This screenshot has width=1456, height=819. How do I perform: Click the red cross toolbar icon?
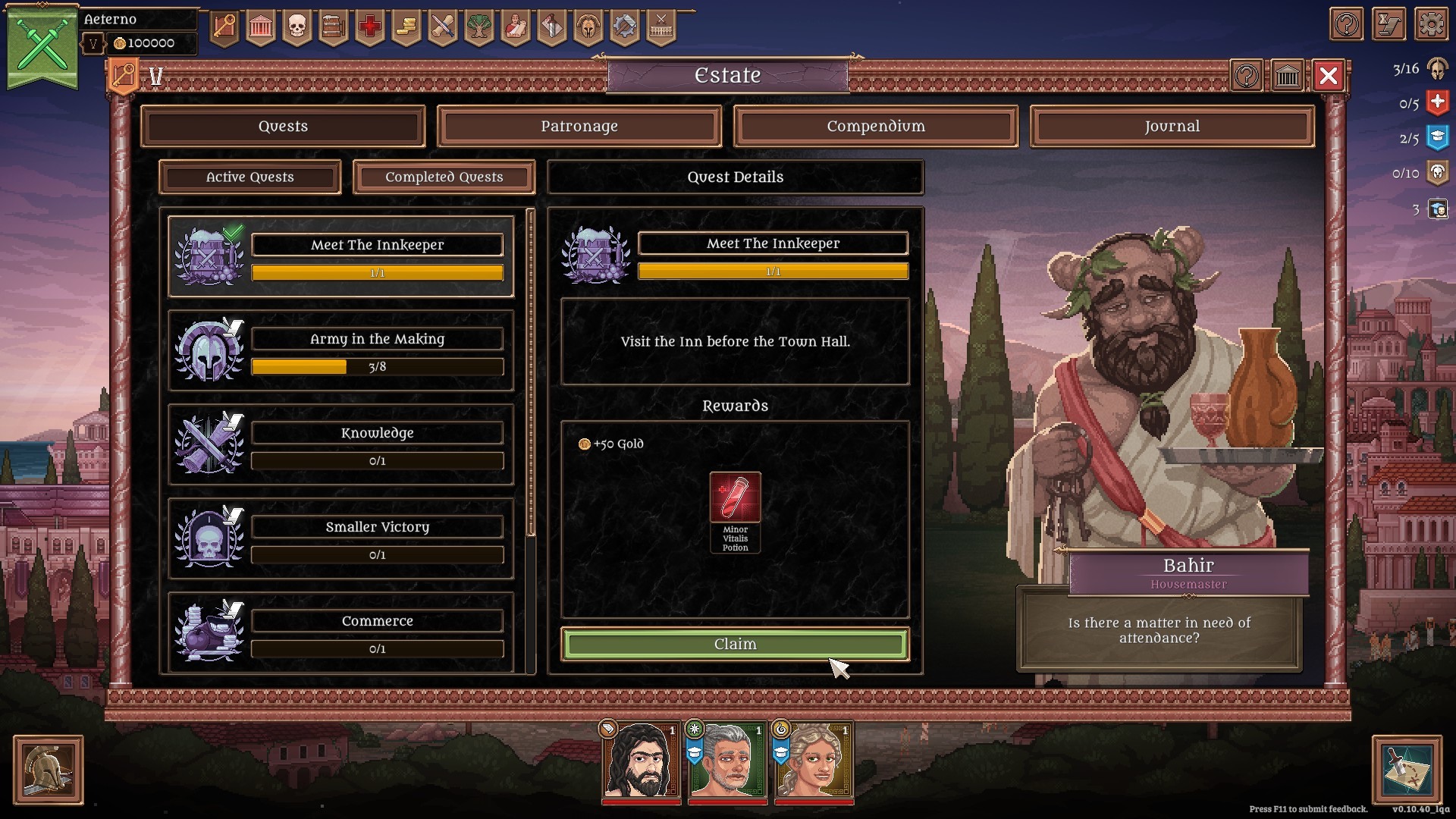370,27
